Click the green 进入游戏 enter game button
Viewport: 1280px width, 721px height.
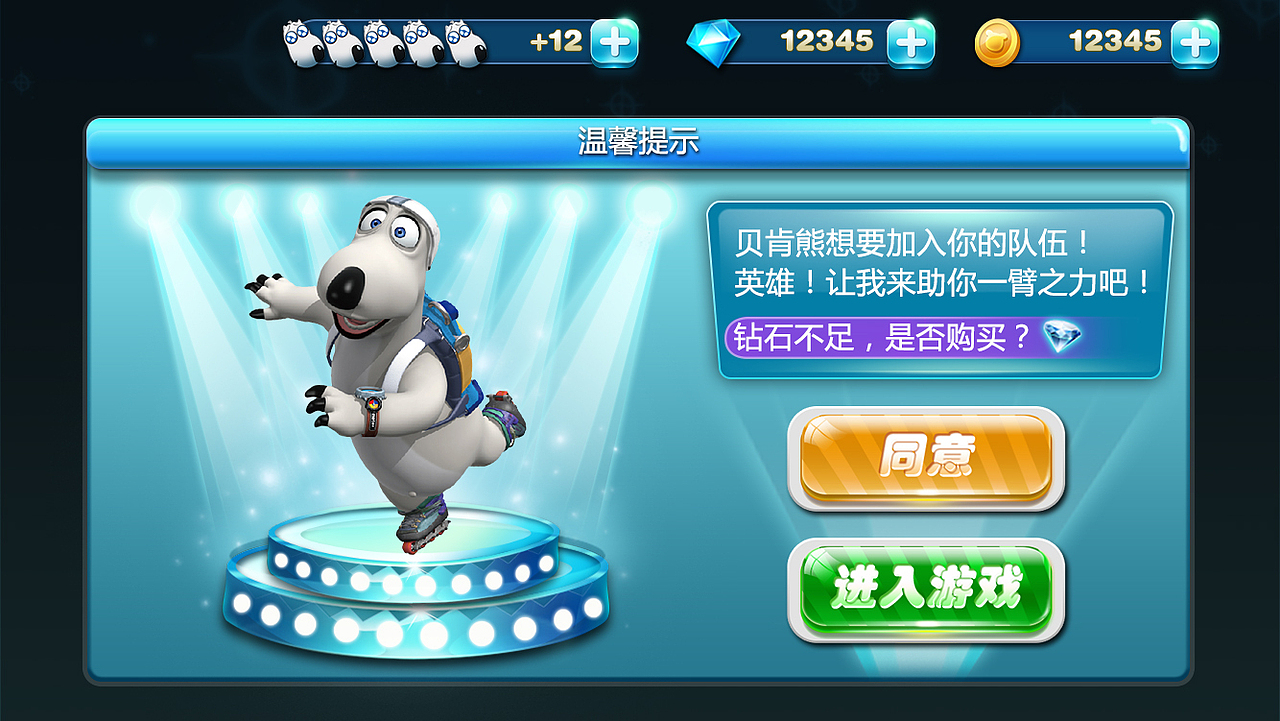(x=925, y=588)
